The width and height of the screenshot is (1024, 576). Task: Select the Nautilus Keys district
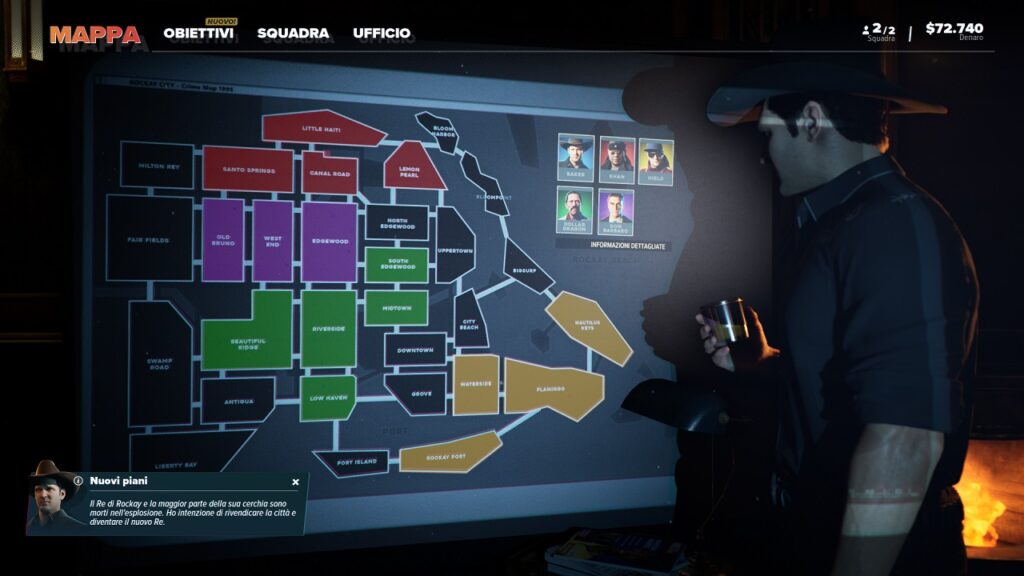(588, 324)
